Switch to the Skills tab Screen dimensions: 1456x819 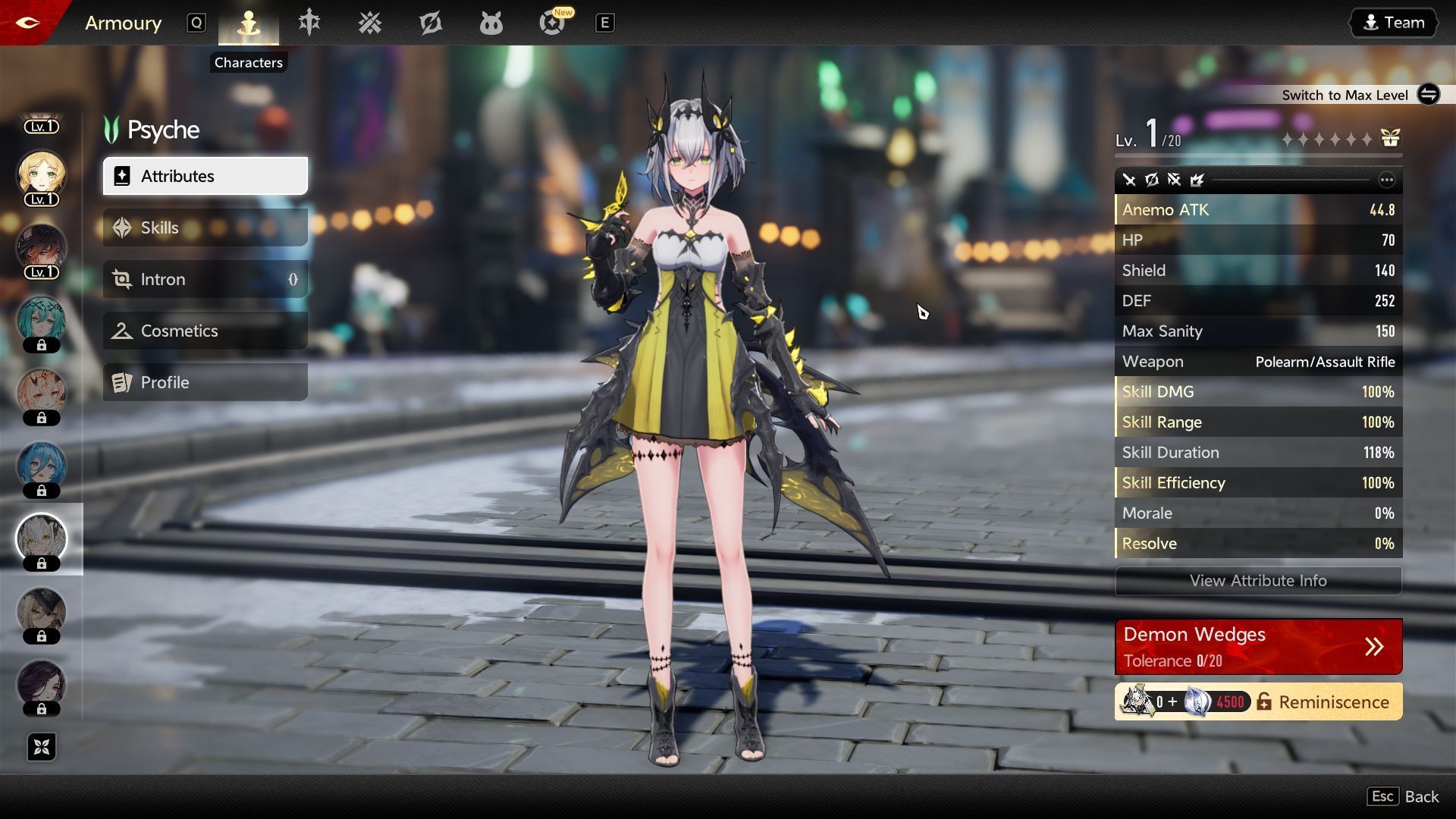204,227
